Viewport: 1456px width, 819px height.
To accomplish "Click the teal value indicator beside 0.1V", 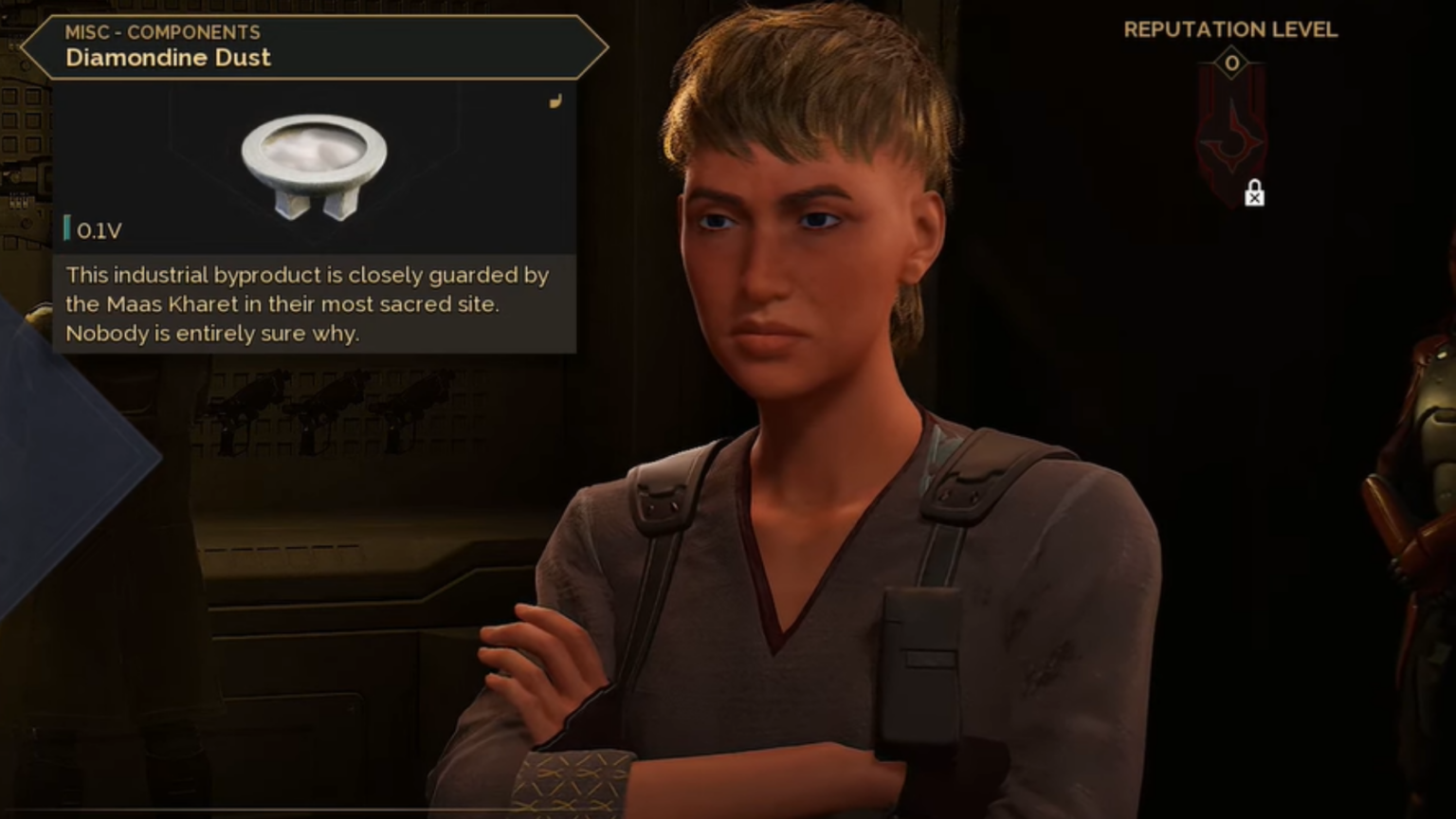I will (67, 228).
